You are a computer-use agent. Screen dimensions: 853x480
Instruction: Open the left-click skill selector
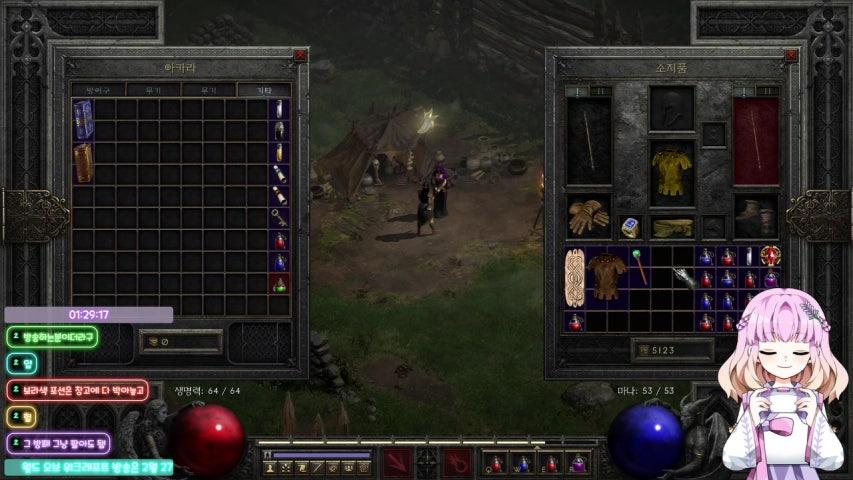pos(397,462)
